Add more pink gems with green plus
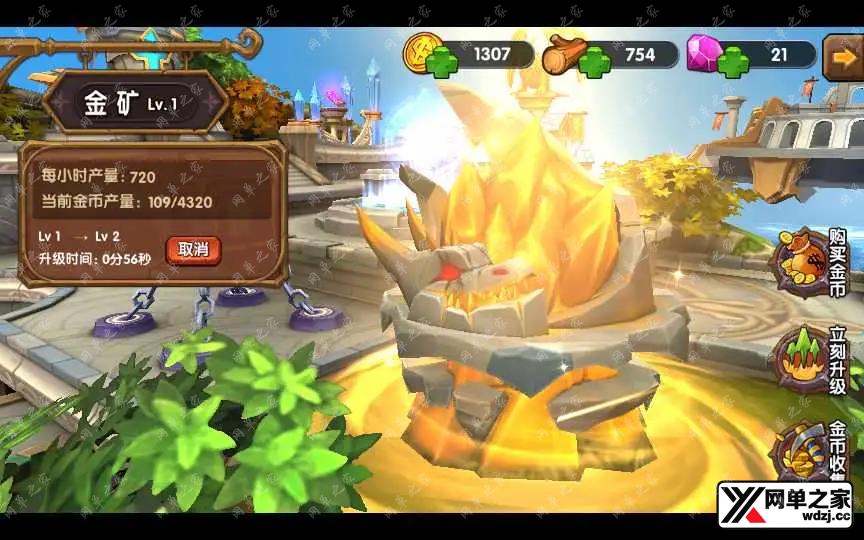Viewport: 864px width, 540px height. coord(735,63)
